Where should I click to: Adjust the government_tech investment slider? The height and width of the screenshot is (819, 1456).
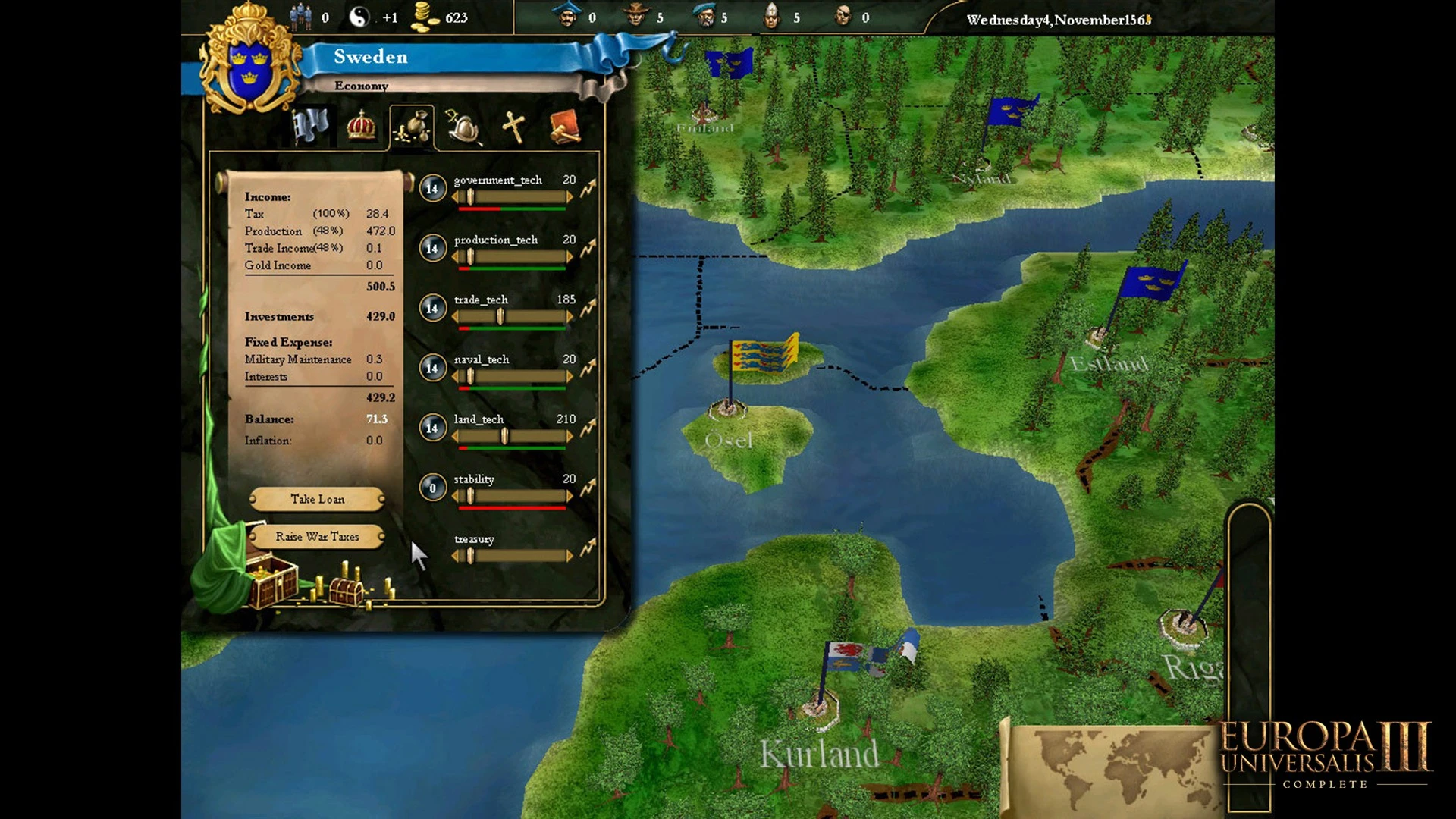(470, 197)
